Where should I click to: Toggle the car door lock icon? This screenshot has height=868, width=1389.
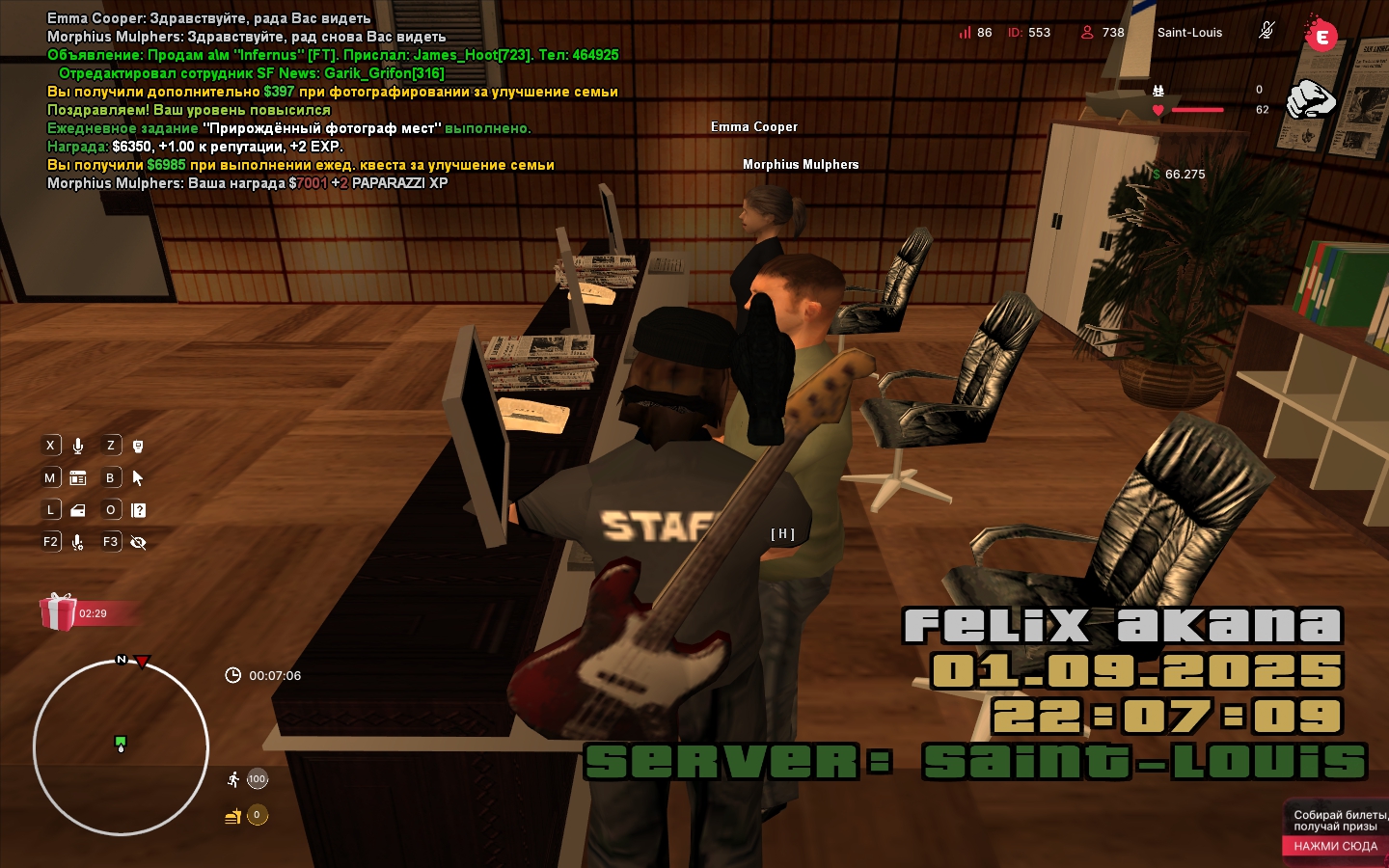(x=78, y=510)
